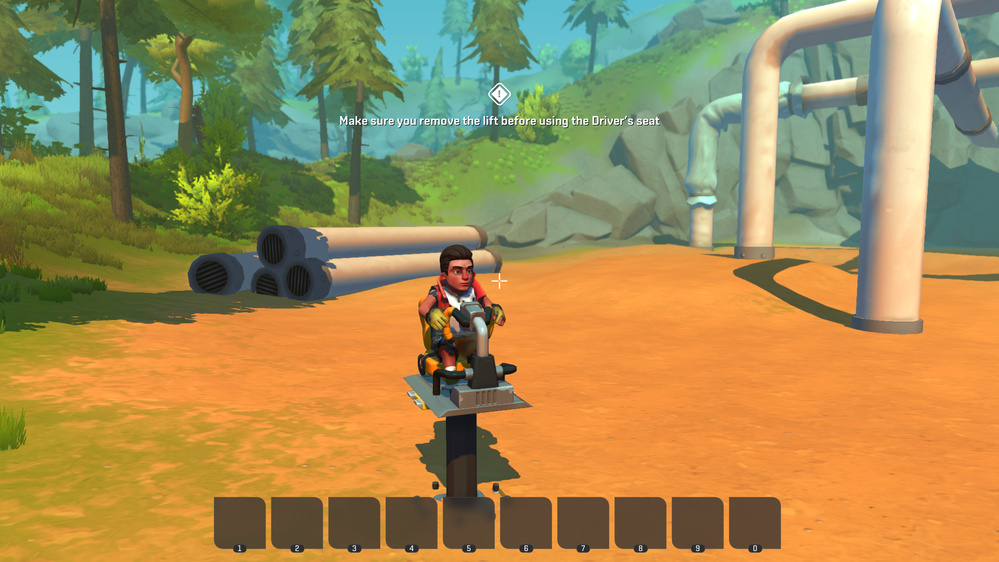
Task: Choose the slot numbered 8 in the hotbar
Action: pyautogui.click(x=640, y=522)
